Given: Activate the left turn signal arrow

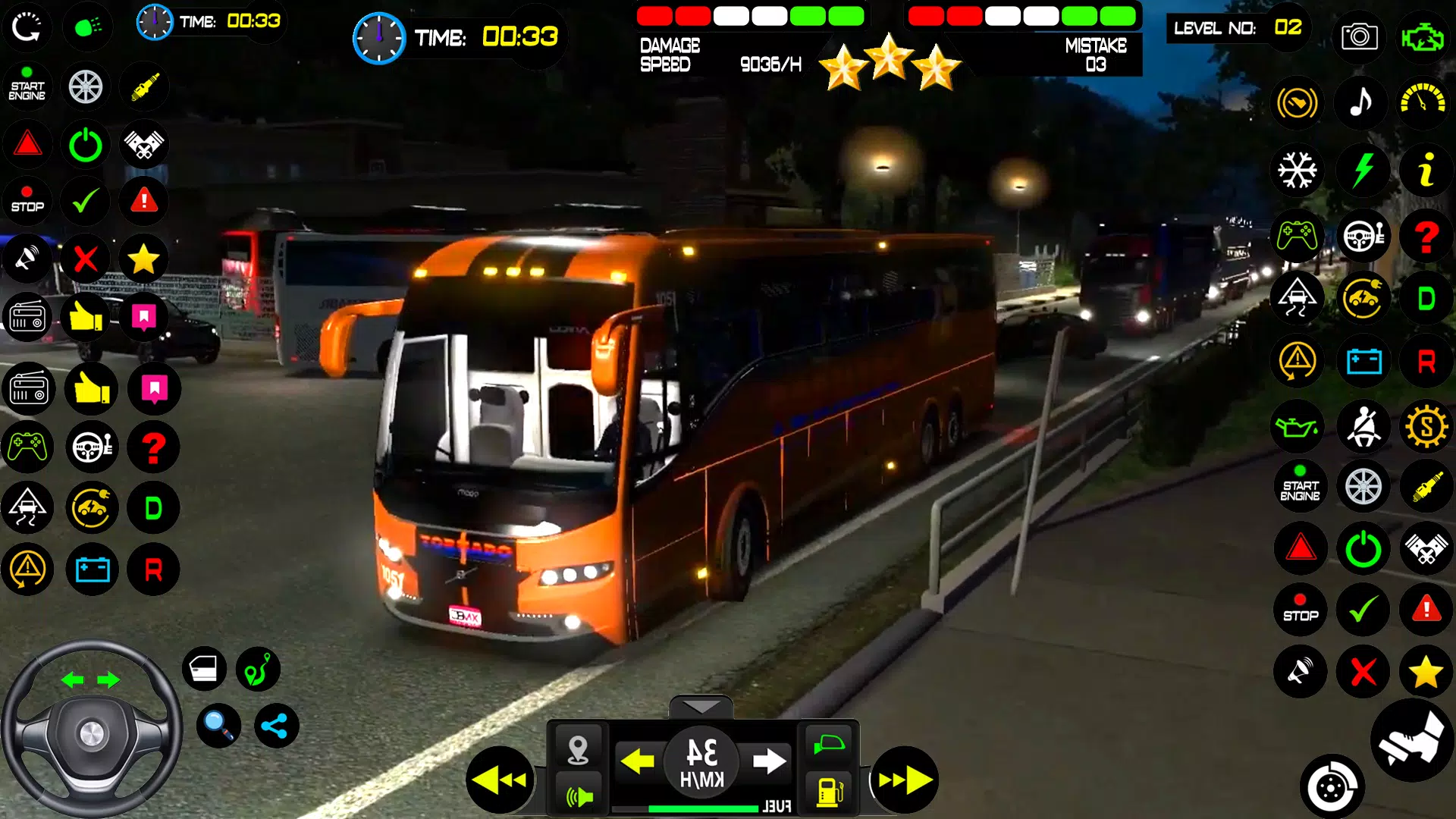Looking at the screenshot, I should pos(637,760).
